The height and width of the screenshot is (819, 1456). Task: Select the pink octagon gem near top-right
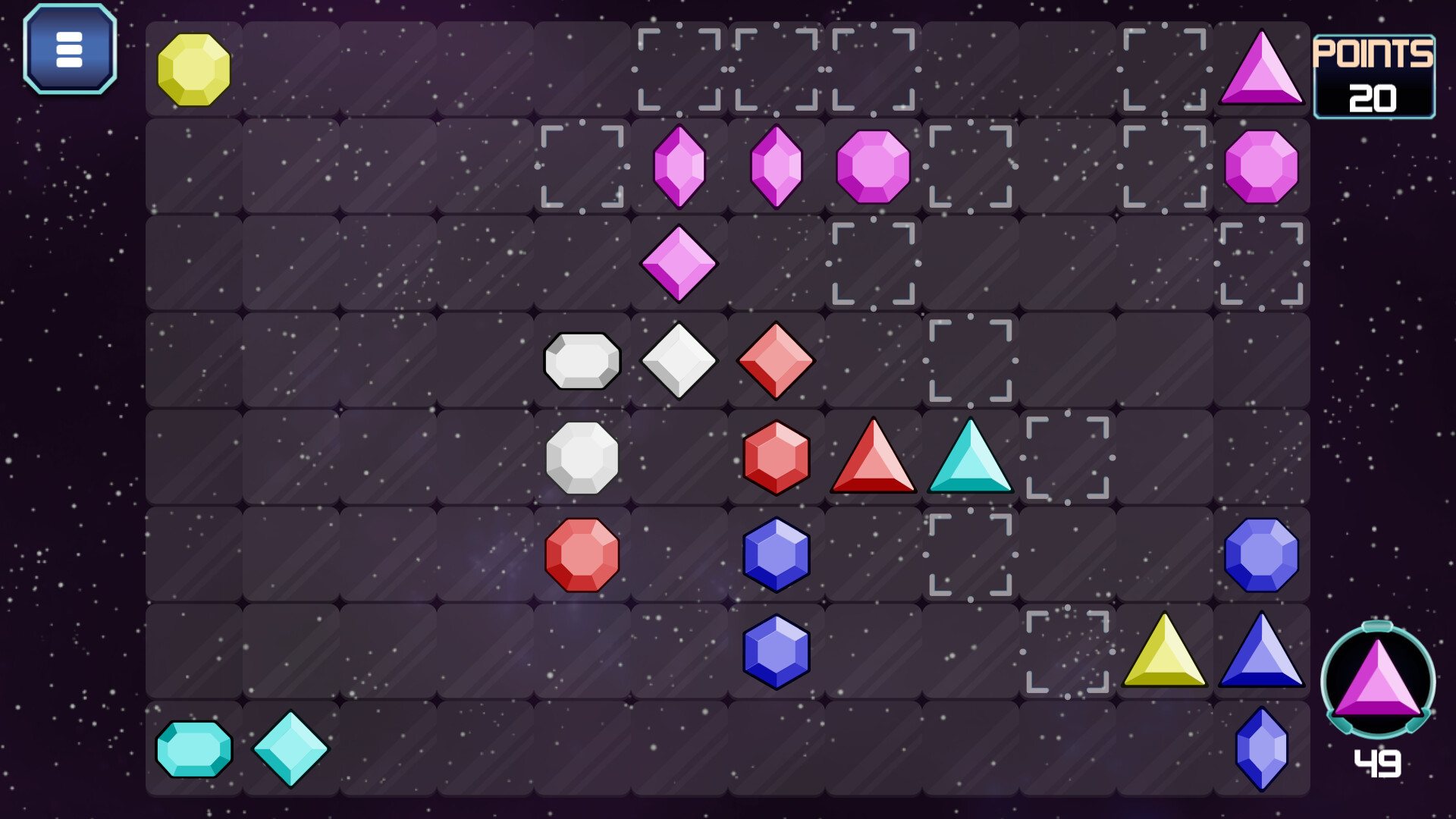click(1261, 168)
